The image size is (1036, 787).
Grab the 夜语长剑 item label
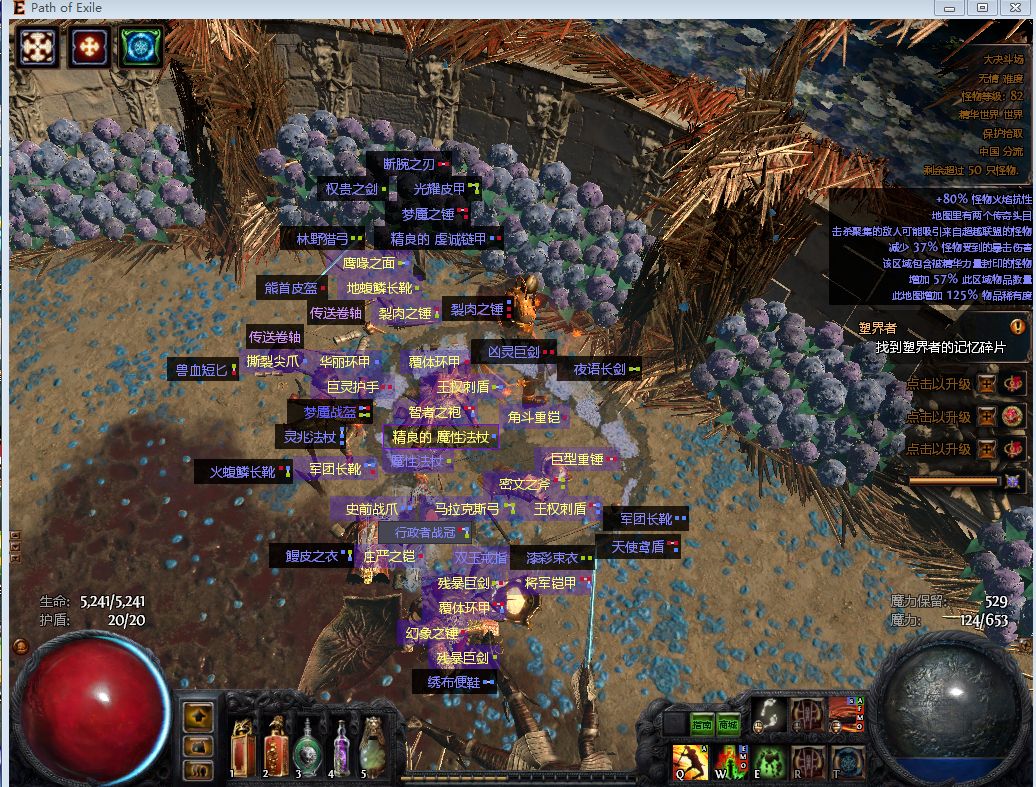(x=599, y=369)
